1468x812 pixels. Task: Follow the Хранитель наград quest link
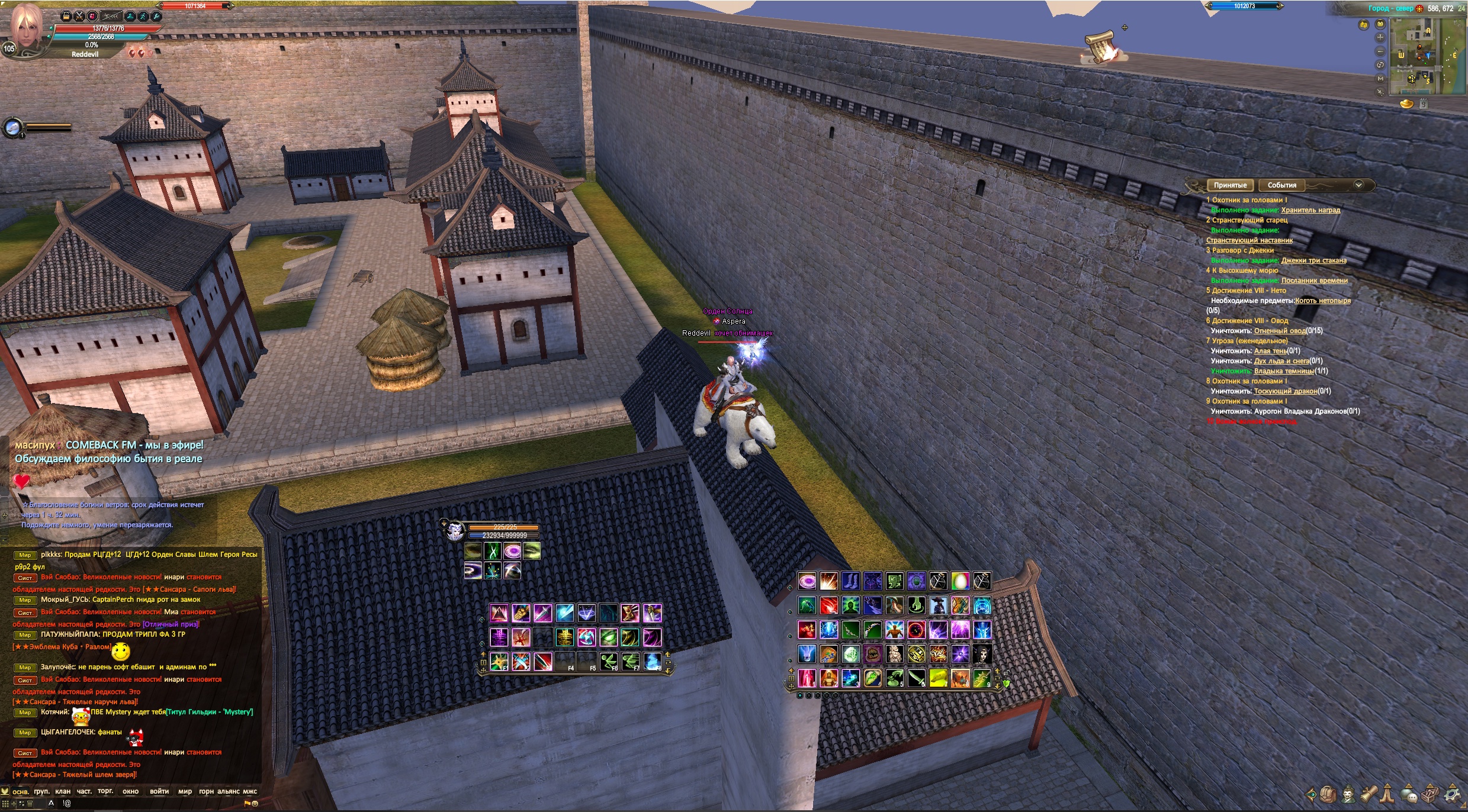[1310, 210]
